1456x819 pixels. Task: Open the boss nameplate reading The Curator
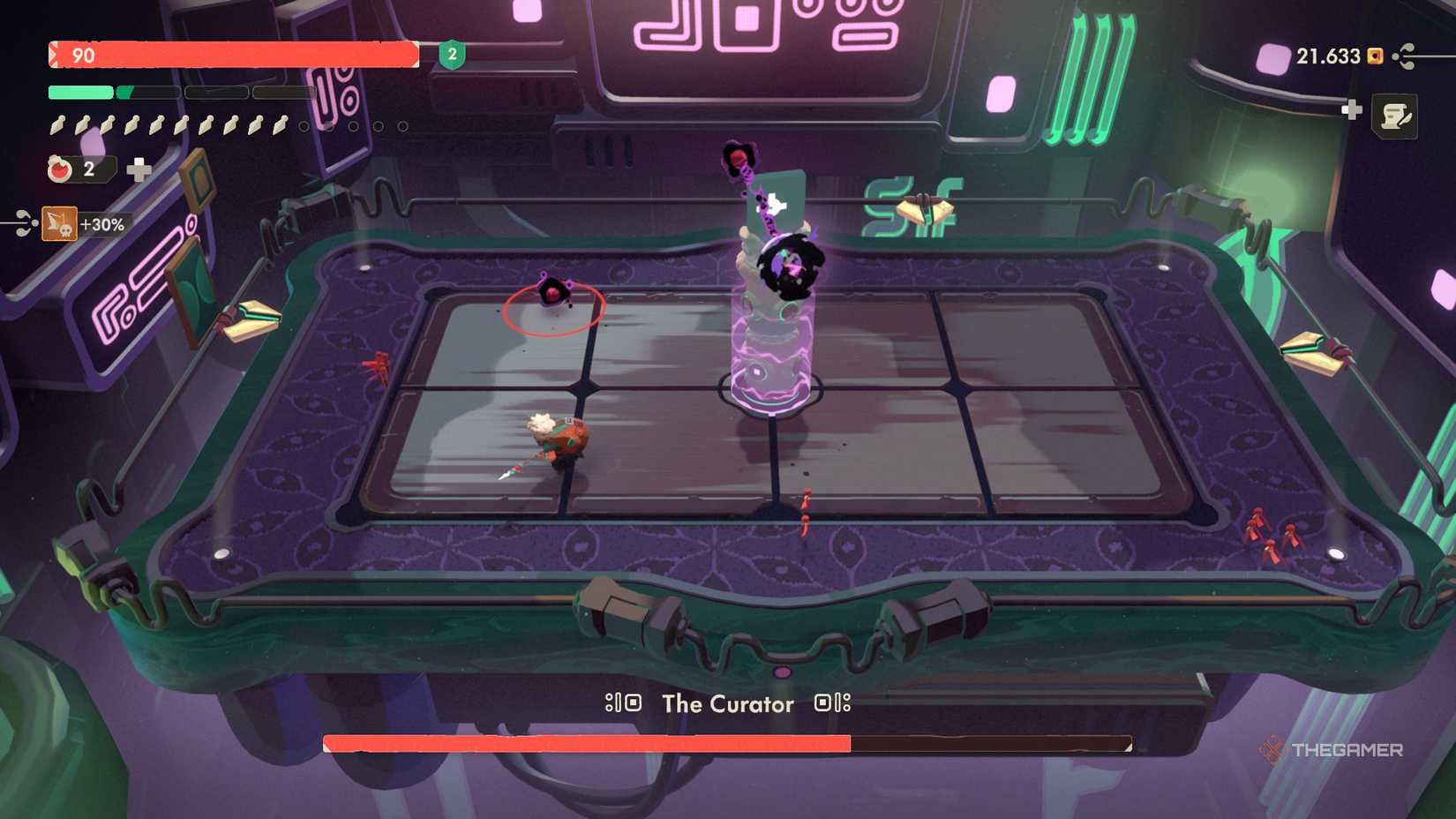(x=725, y=704)
